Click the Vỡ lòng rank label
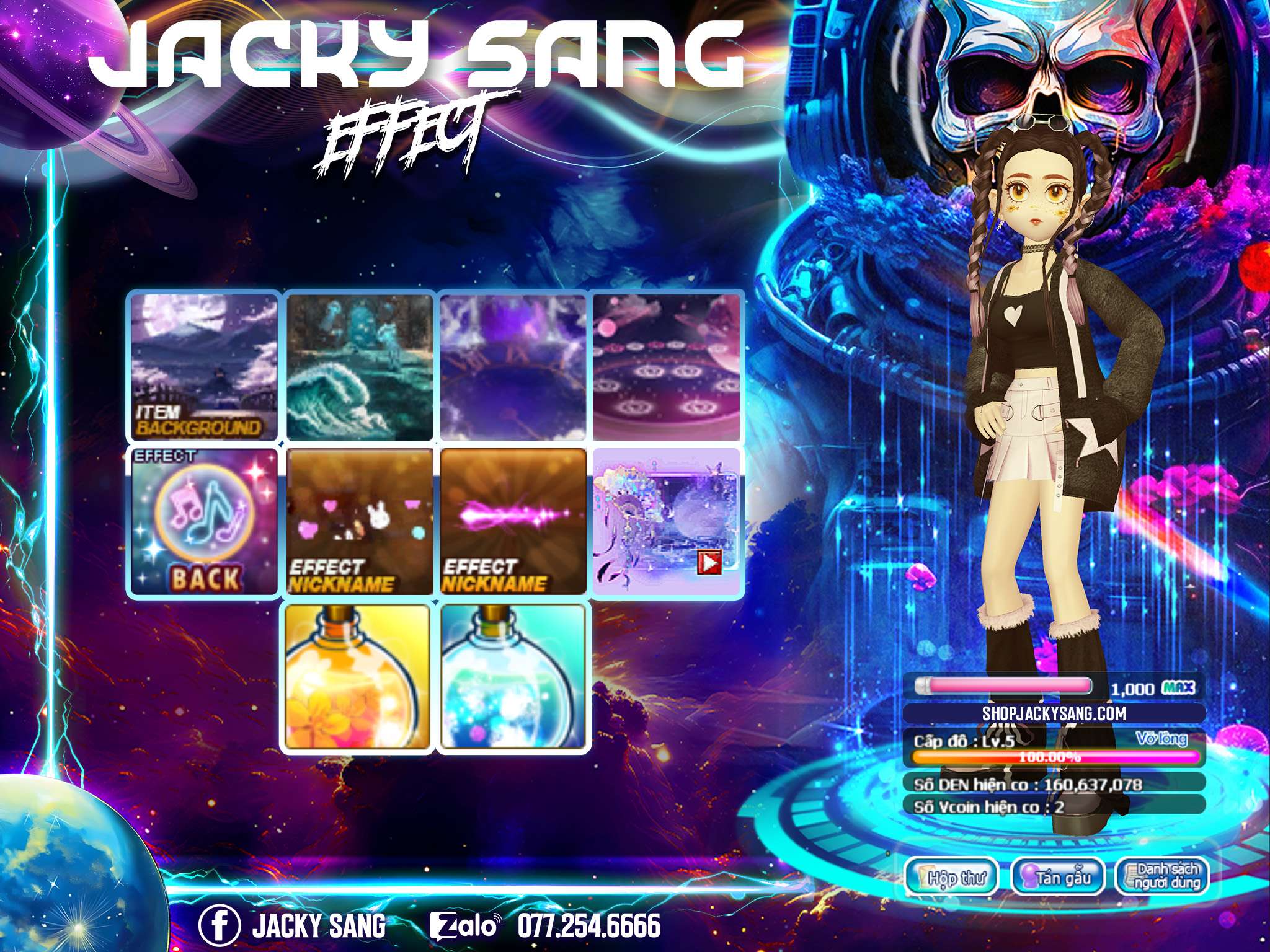 tap(1161, 738)
